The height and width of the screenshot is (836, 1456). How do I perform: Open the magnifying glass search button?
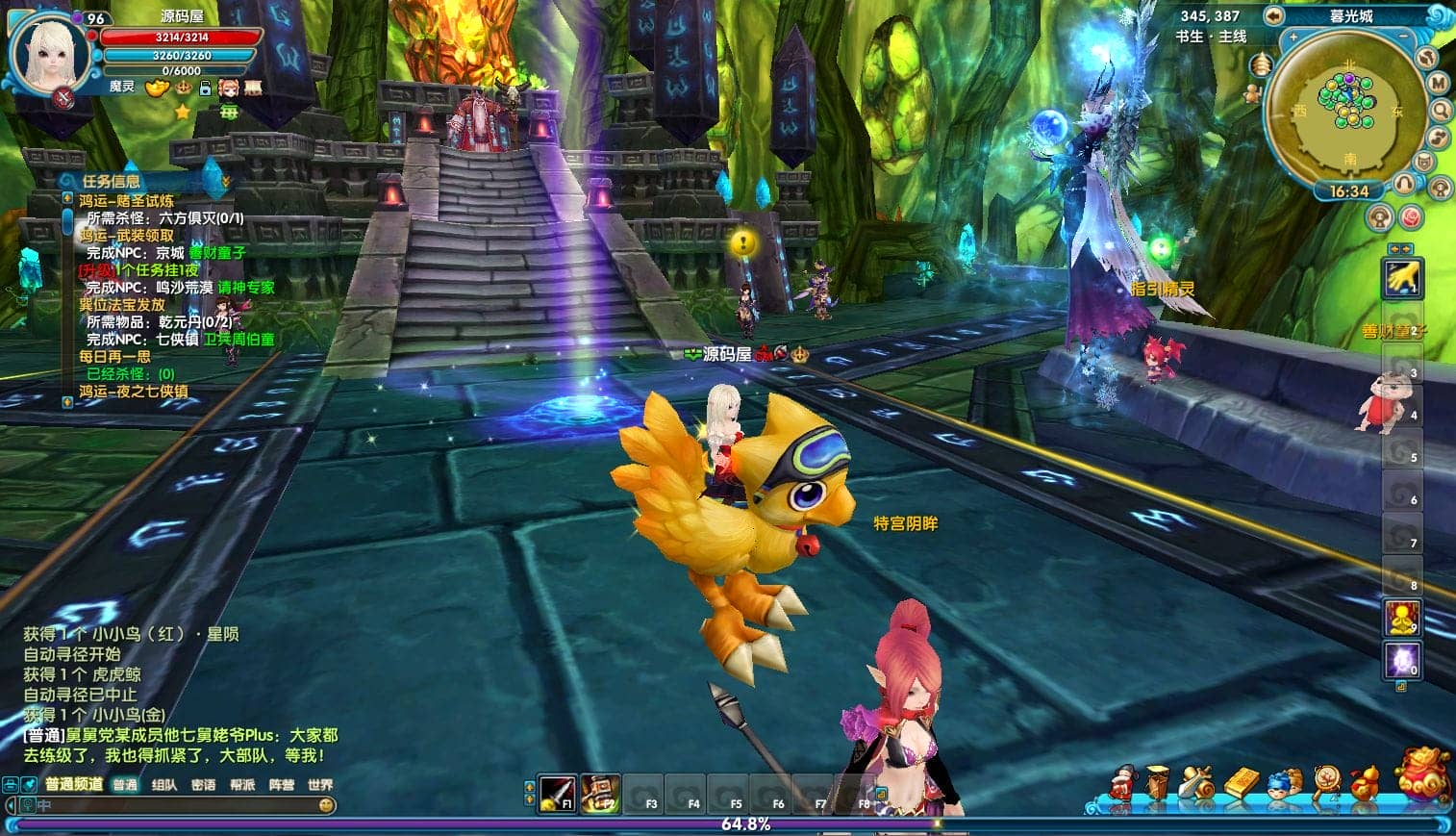coord(1441,111)
